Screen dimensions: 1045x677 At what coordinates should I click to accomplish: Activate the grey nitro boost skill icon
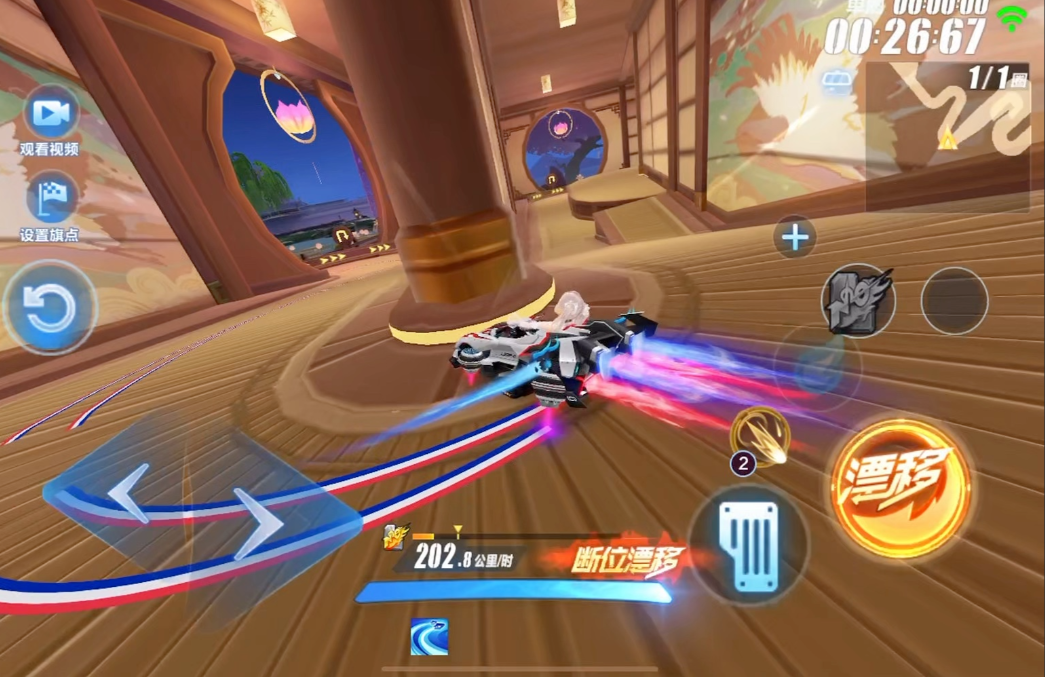(857, 300)
